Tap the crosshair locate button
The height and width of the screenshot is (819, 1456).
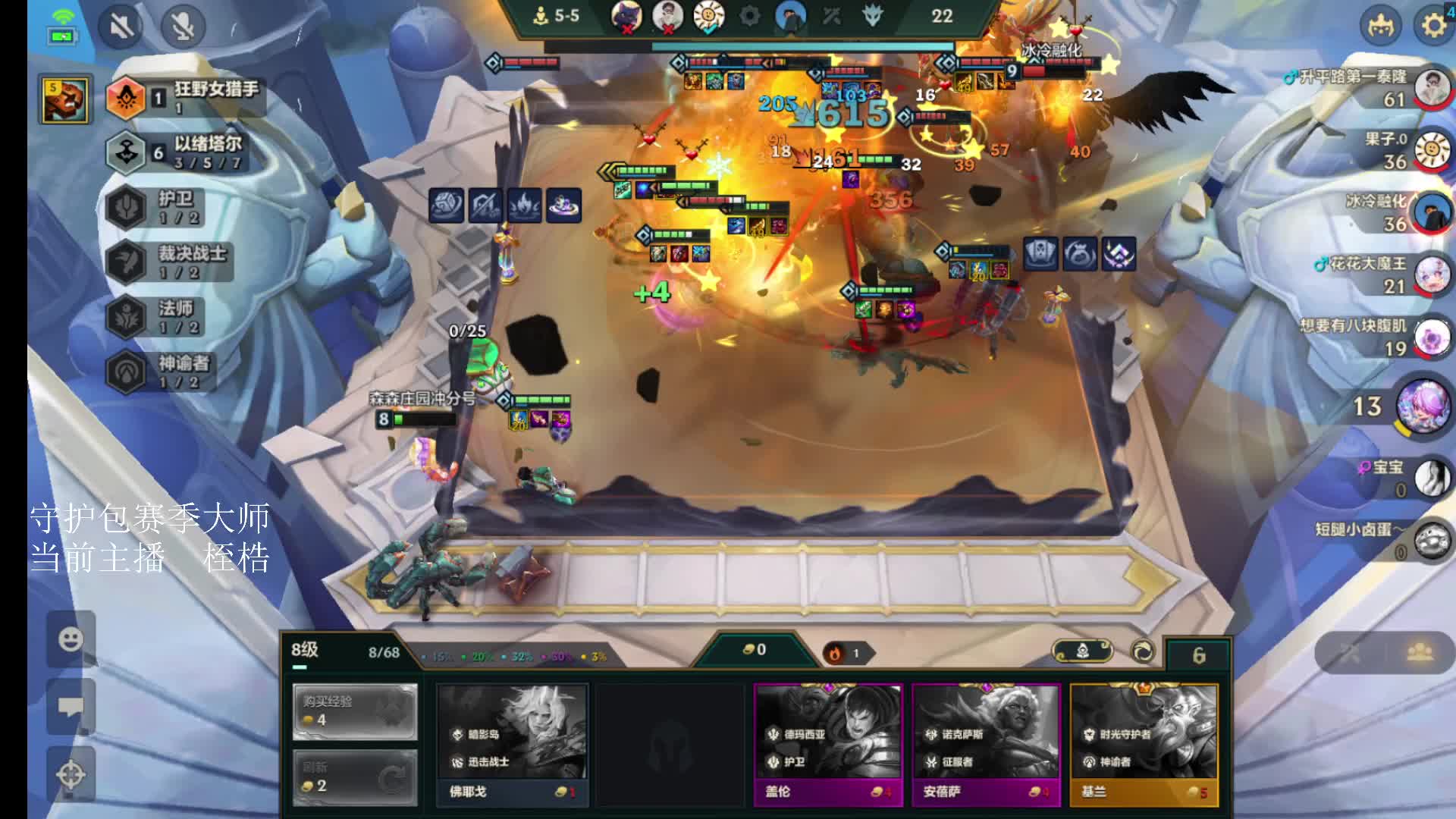[x=71, y=775]
